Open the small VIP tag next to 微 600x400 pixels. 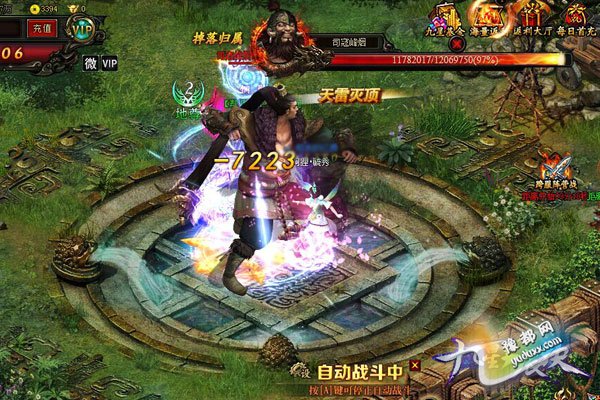[x=109, y=63]
